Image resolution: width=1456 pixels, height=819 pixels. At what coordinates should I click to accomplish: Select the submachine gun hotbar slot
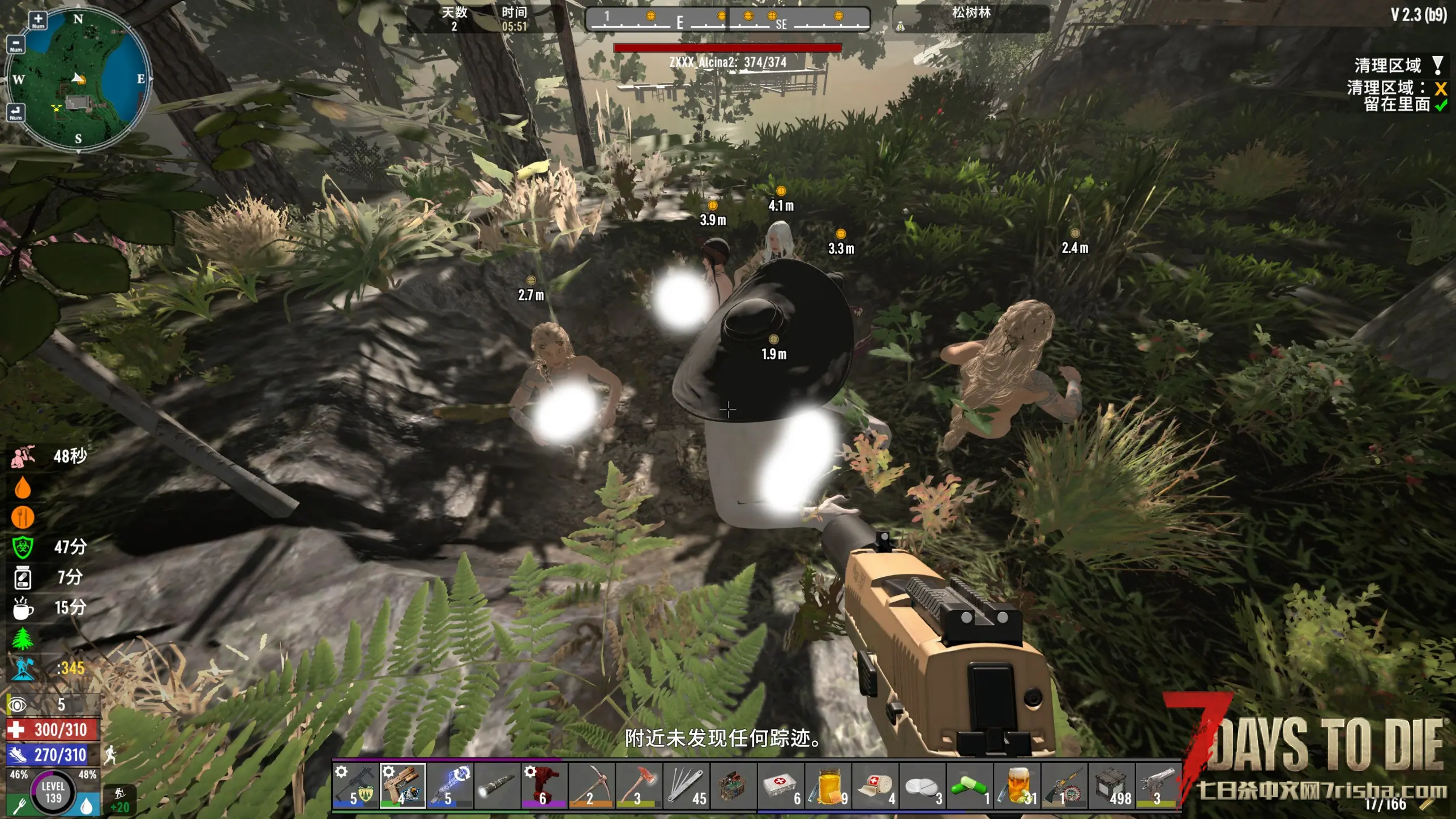click(x=356, y=786)
